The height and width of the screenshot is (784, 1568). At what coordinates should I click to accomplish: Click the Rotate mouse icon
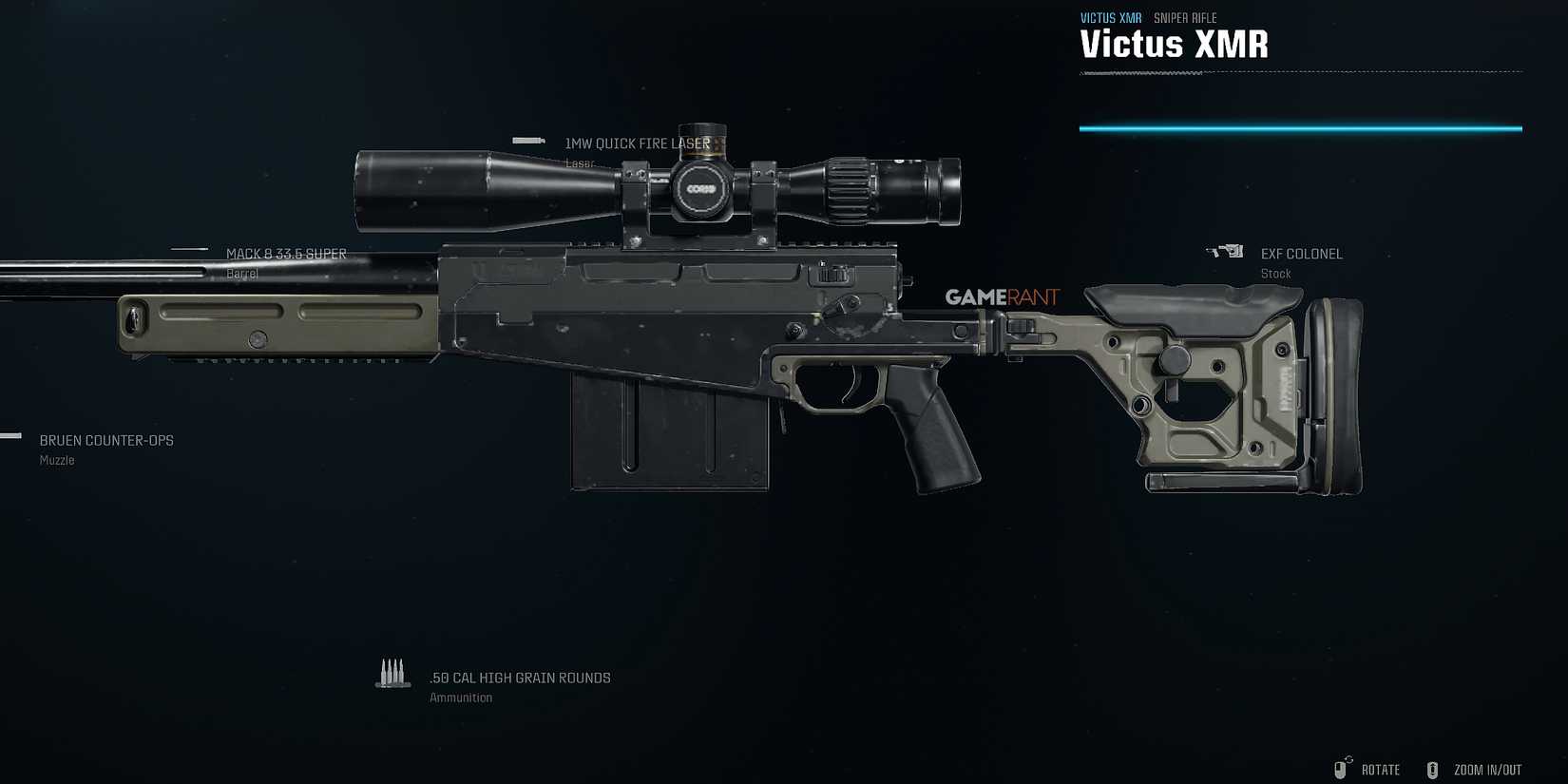pos(1344,769)
